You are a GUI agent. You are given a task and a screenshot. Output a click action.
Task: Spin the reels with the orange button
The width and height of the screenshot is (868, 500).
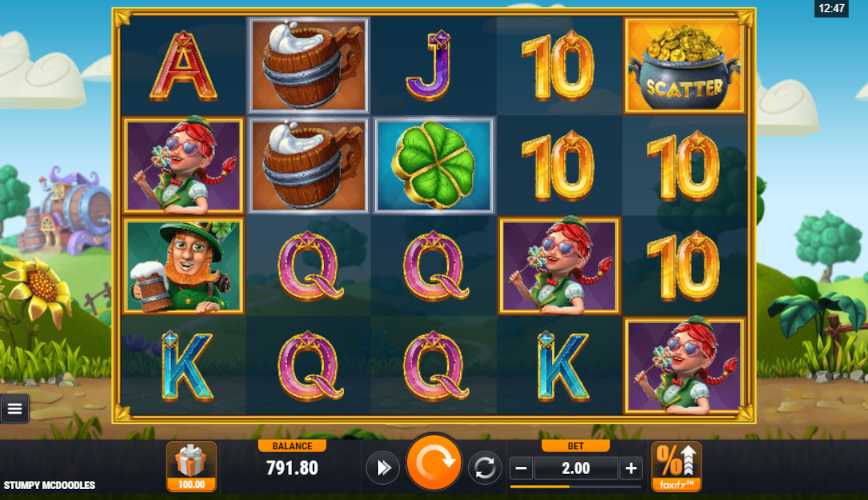click(434, 465)
